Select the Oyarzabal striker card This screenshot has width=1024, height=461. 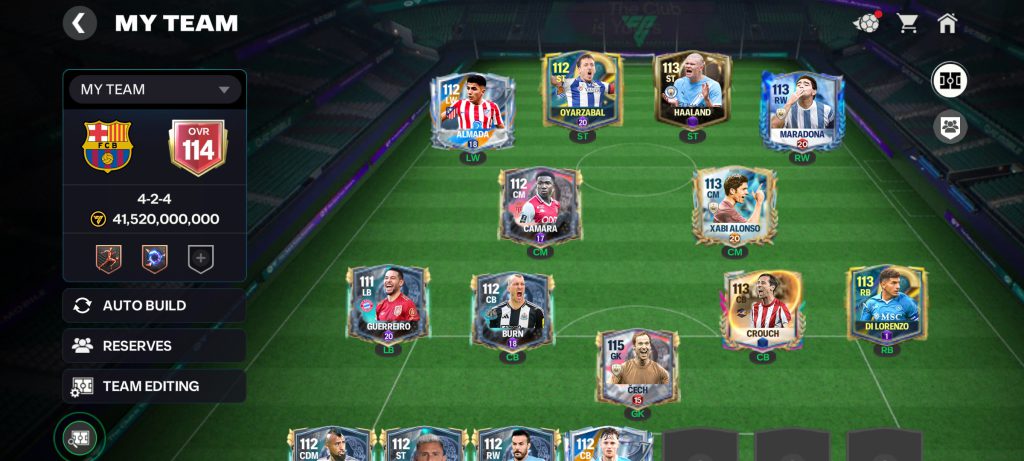click(x=582, y=92)
